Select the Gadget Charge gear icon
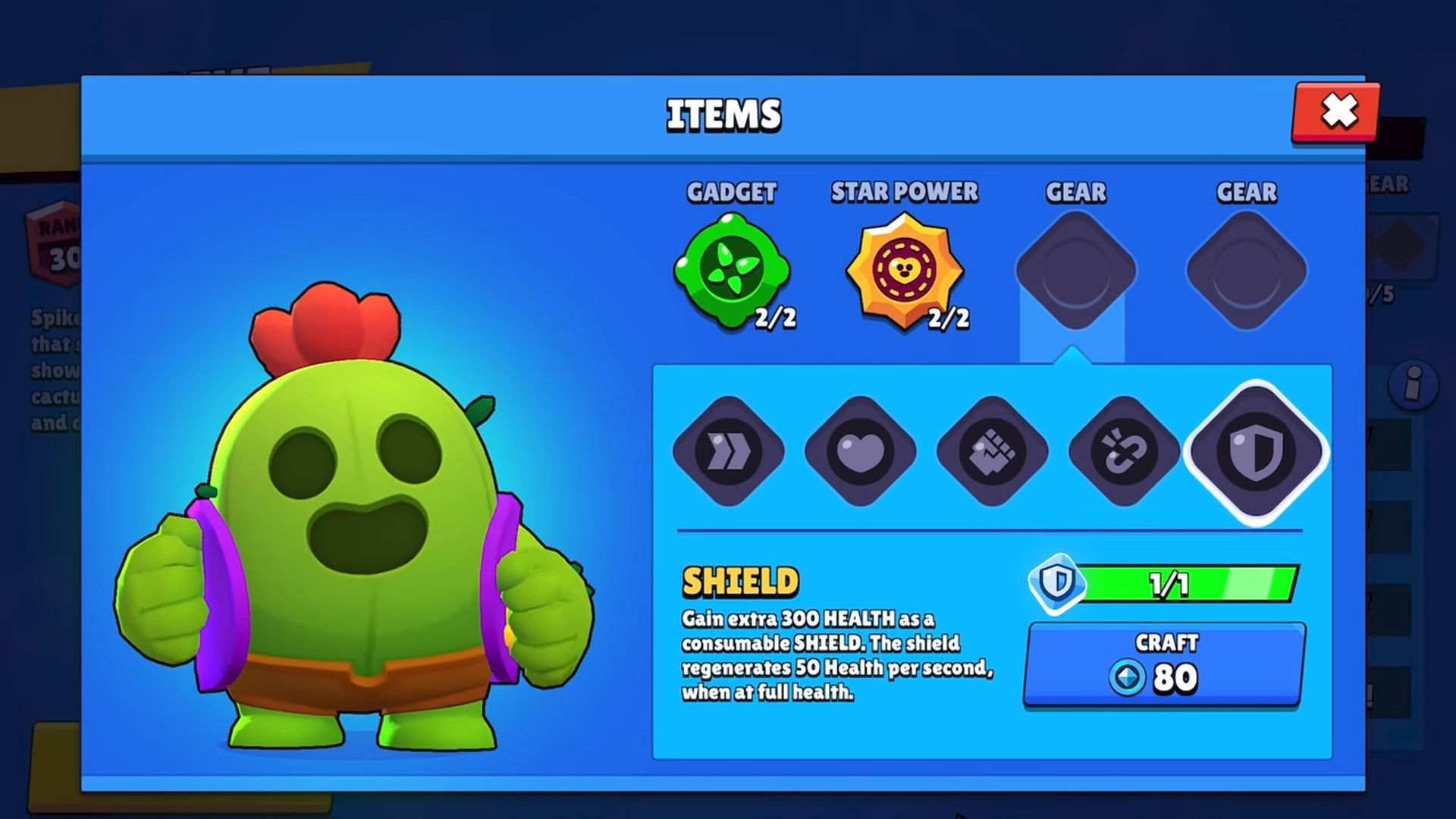1456x819 pixels. [1125, 451]
